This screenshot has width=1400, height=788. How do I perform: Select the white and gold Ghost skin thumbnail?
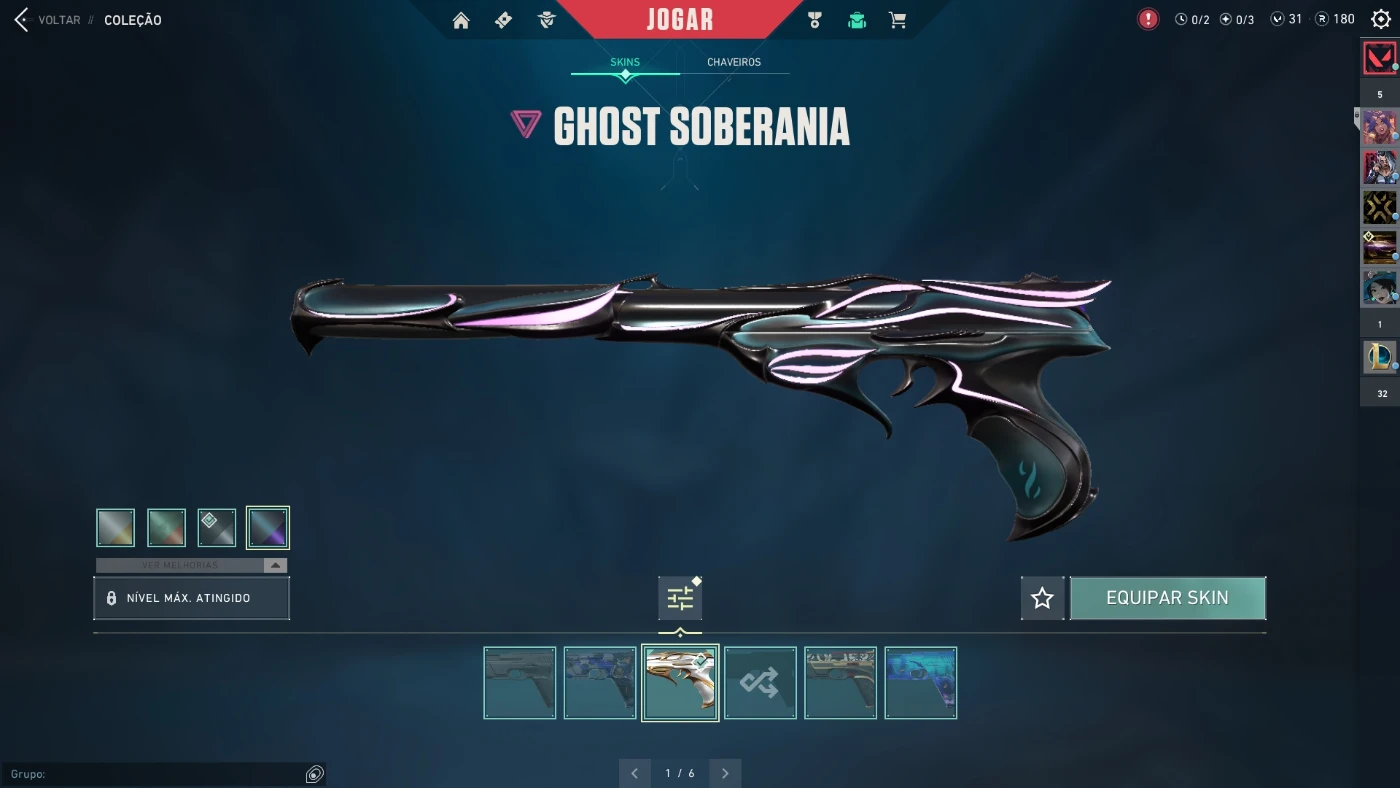680,683
